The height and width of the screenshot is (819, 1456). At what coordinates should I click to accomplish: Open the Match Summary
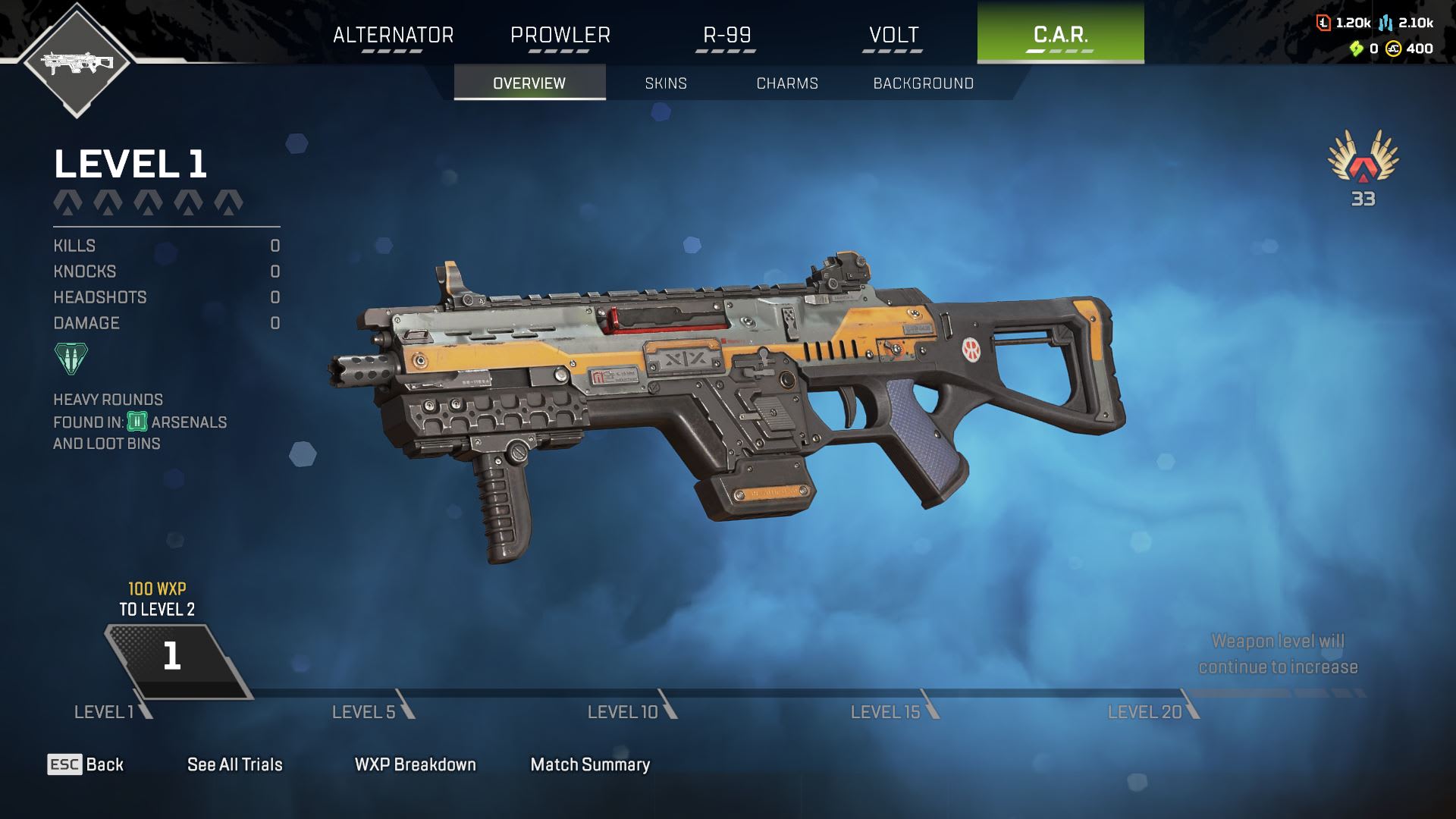coord(590,764)
